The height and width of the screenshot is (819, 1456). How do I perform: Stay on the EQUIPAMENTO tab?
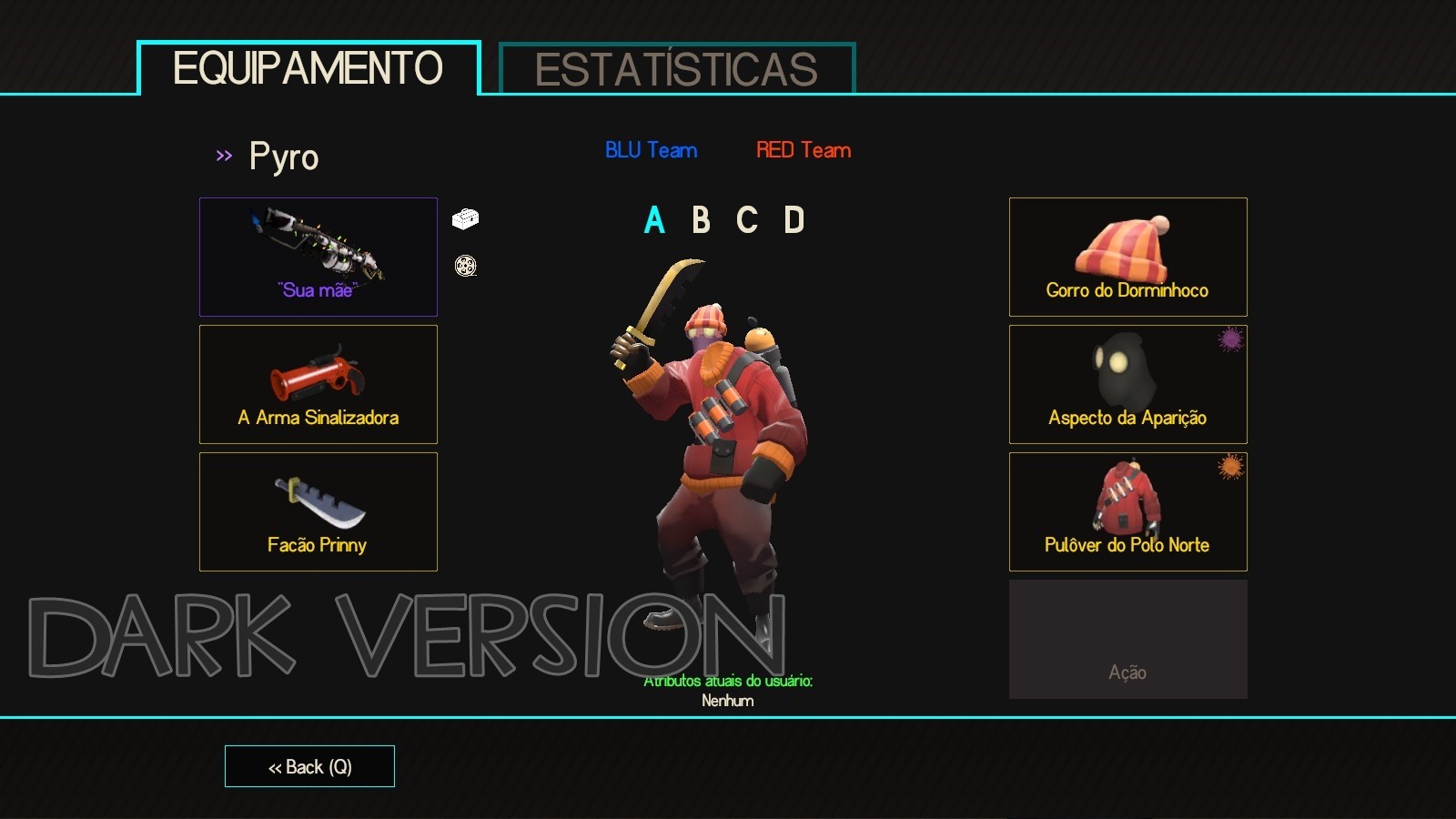coord(308,66)
